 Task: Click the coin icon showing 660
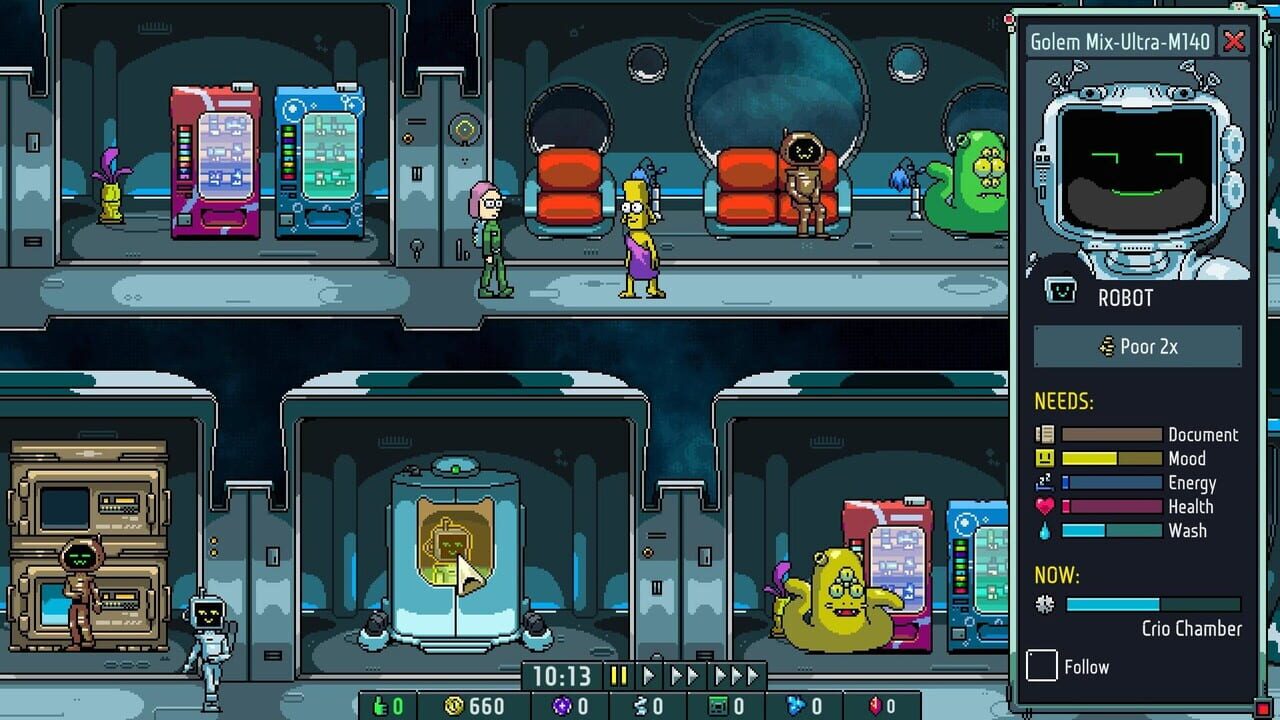(x=453, y=705)
